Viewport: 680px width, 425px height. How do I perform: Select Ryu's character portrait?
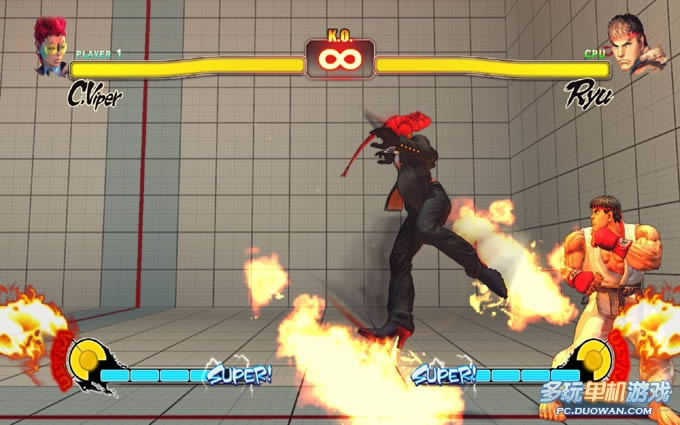tap(626, 45)
